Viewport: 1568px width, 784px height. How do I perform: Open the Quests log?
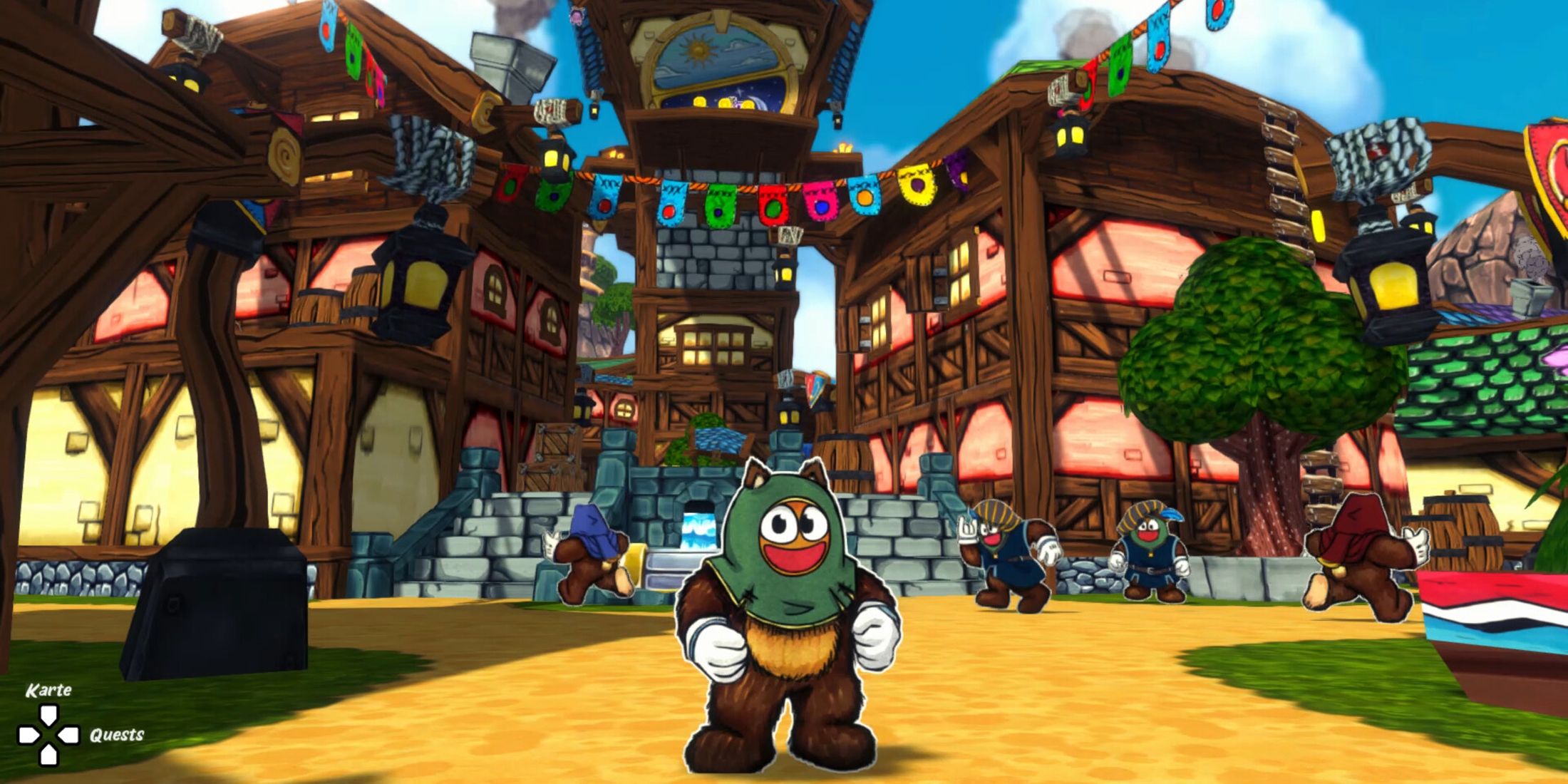click(x=118, y=734)
